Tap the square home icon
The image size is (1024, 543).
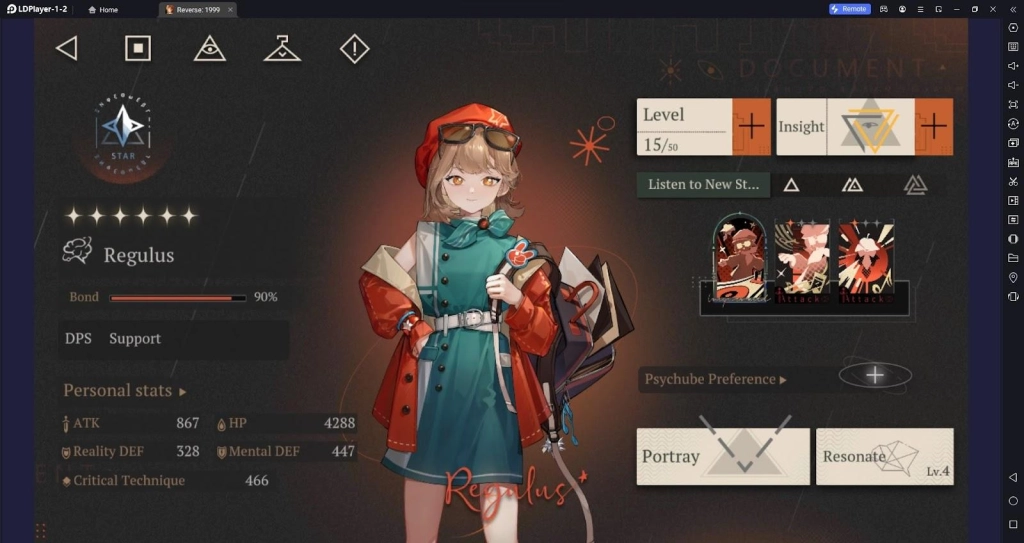138,48
